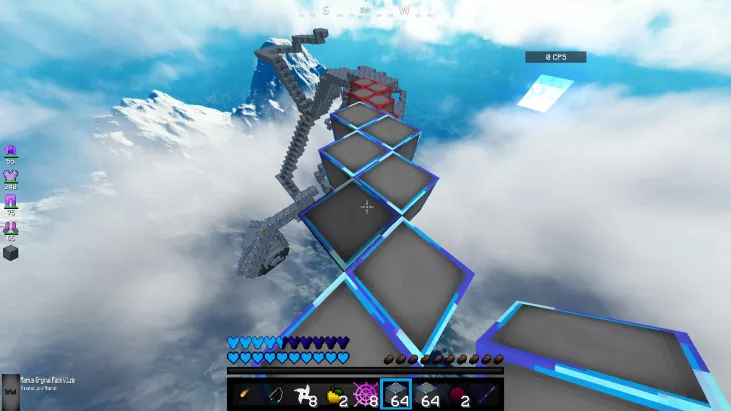
Task: Click the resource pack thumbnail
Action: [9, 386]
